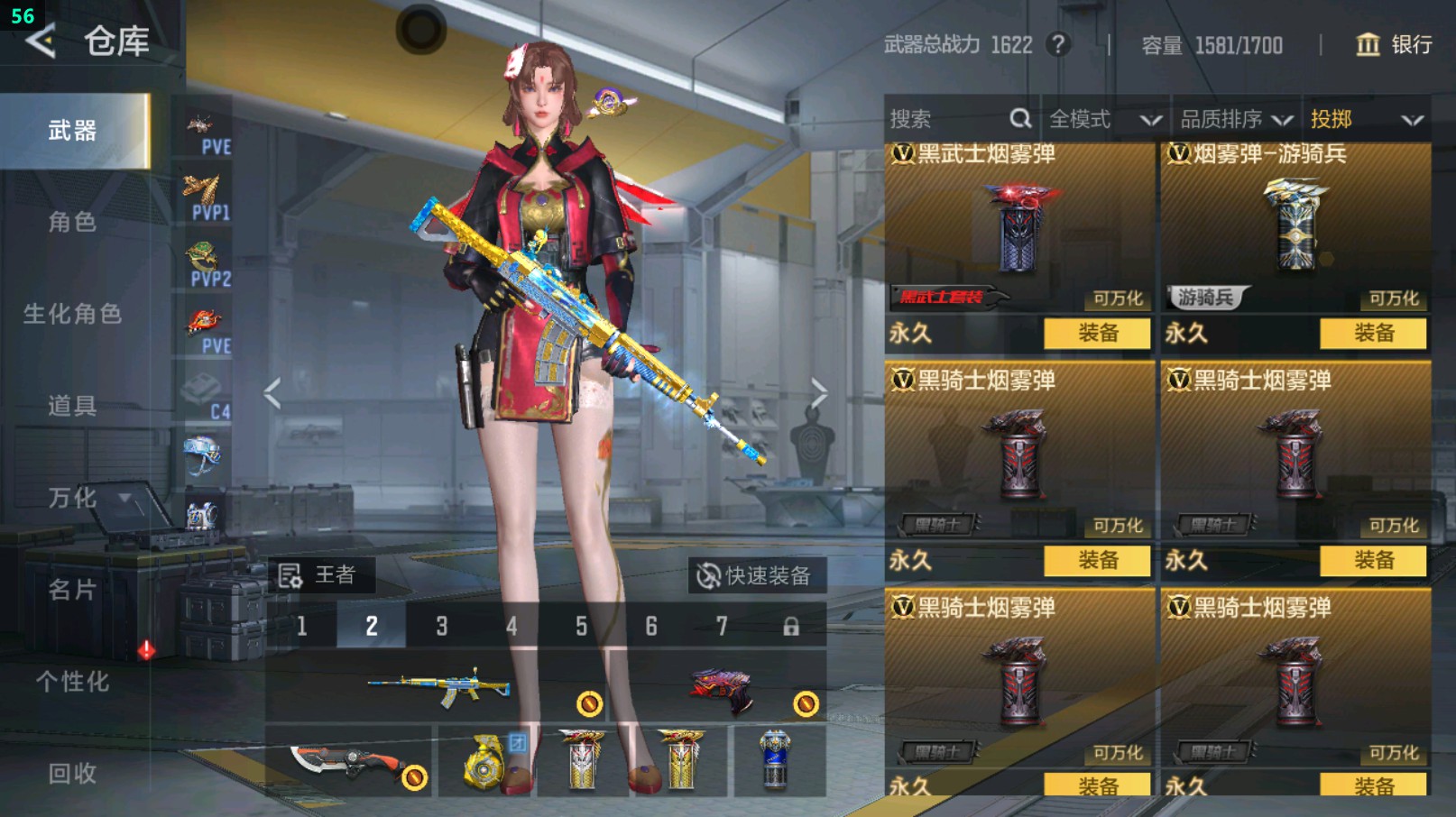Screen dimensions: 1456x817
Task: Click the search magnifier icon
Action: pyautogui.click(x=1020, y=118)
